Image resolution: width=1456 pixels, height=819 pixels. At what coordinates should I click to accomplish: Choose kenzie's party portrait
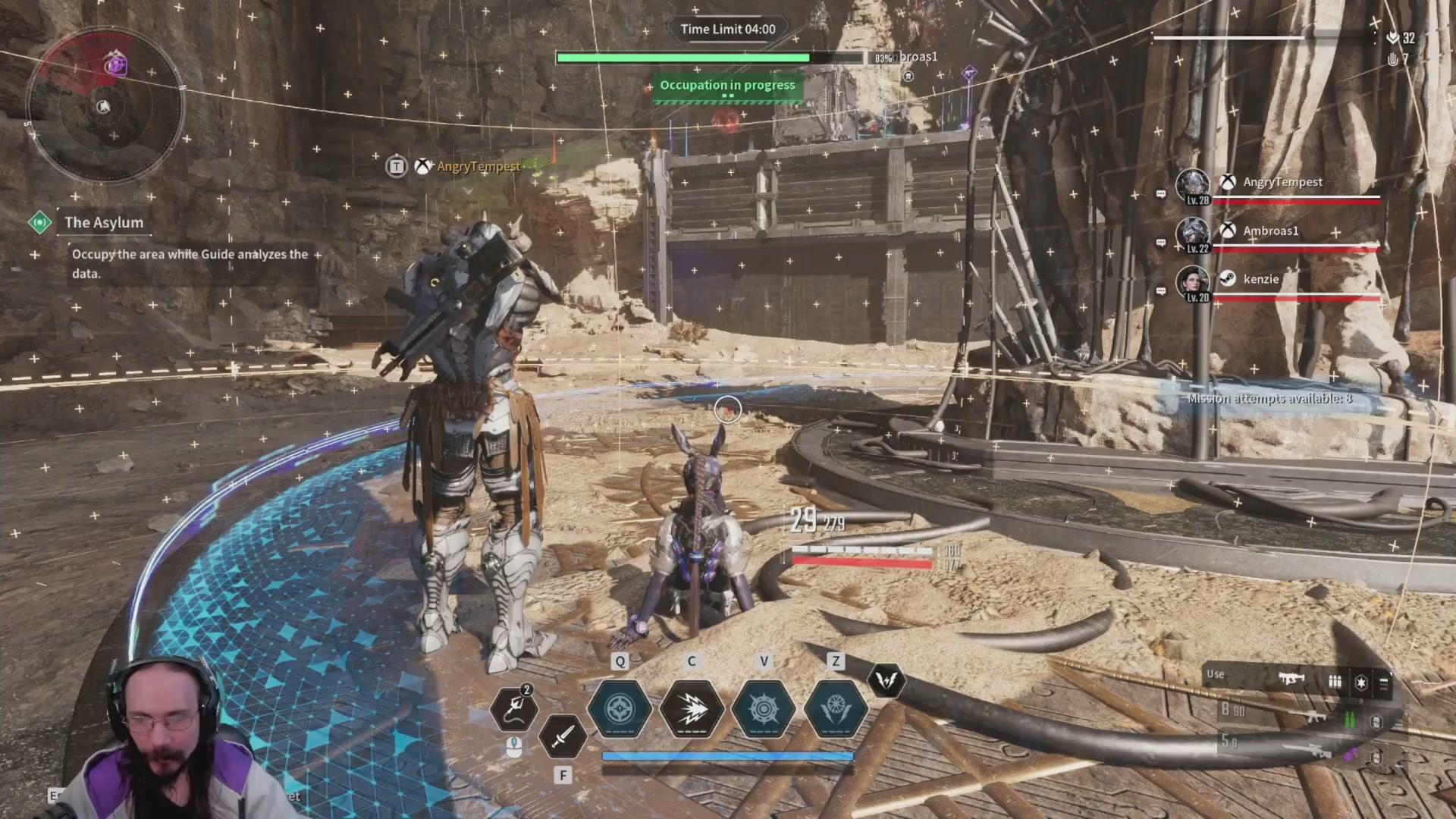tap(1192, 281)
